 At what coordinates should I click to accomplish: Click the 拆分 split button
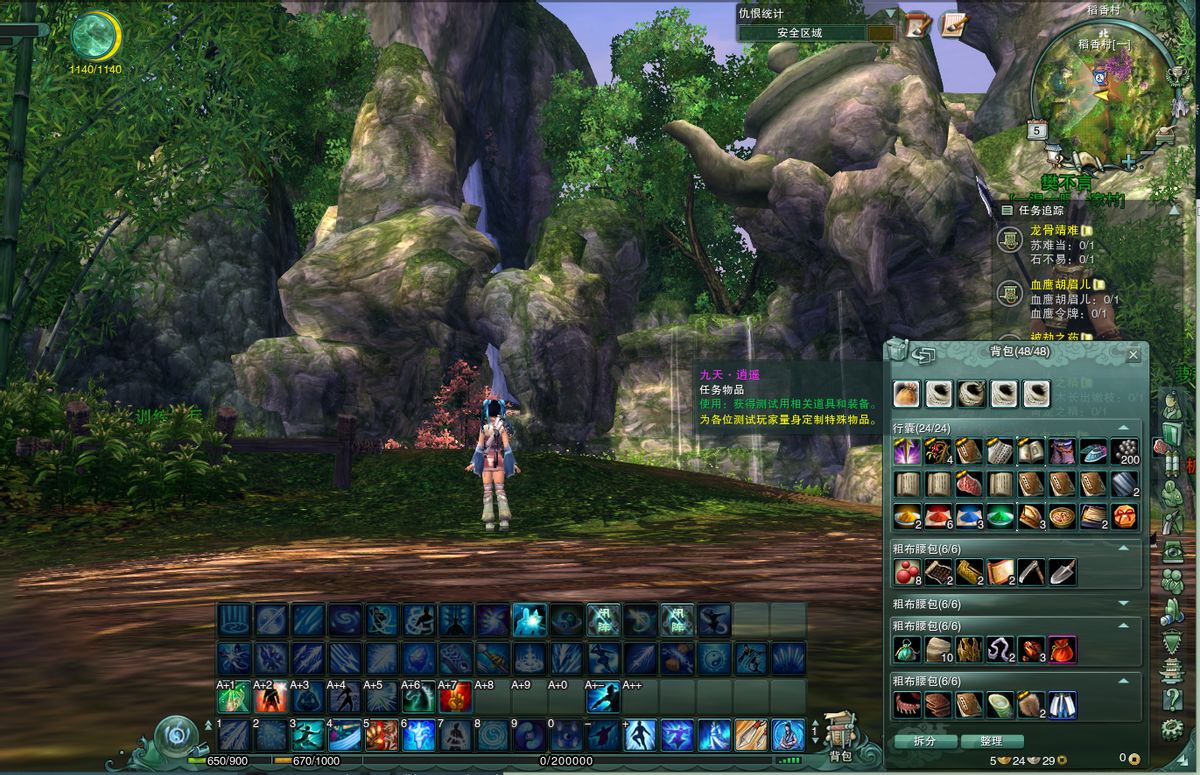(925, 741)
